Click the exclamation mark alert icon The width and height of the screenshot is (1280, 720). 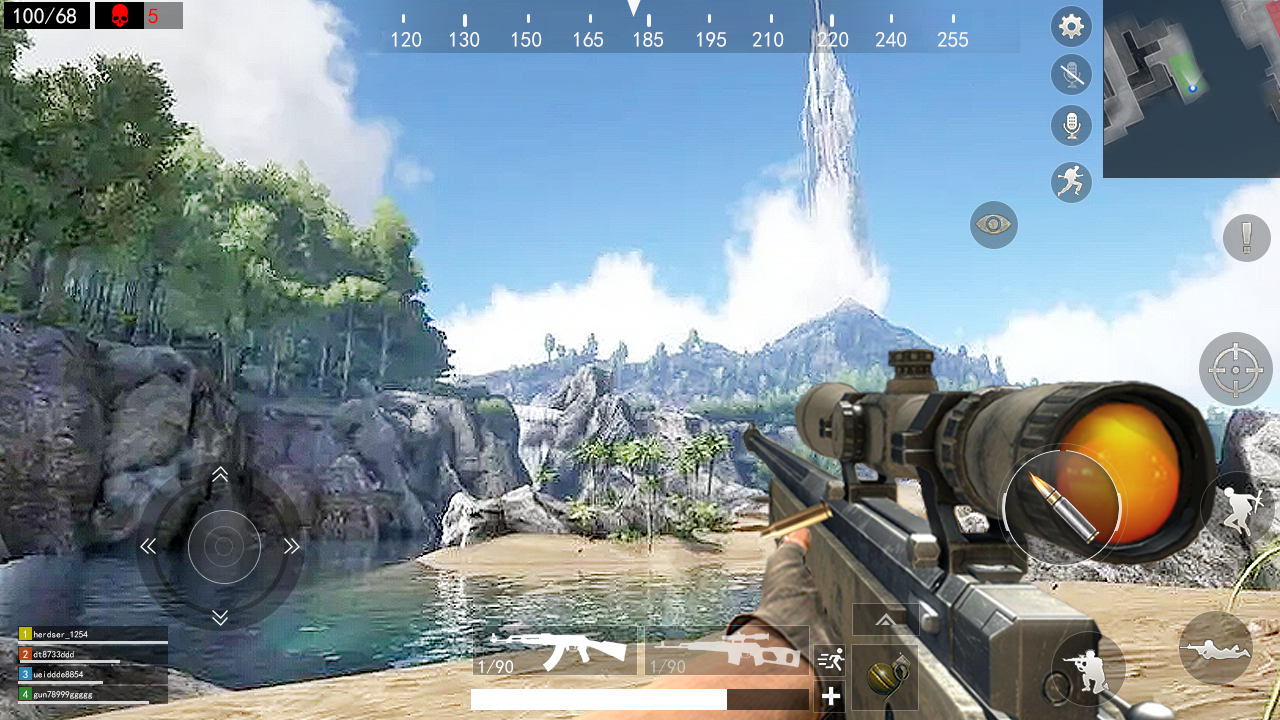pyautogui.click(x=1246, y=239)
